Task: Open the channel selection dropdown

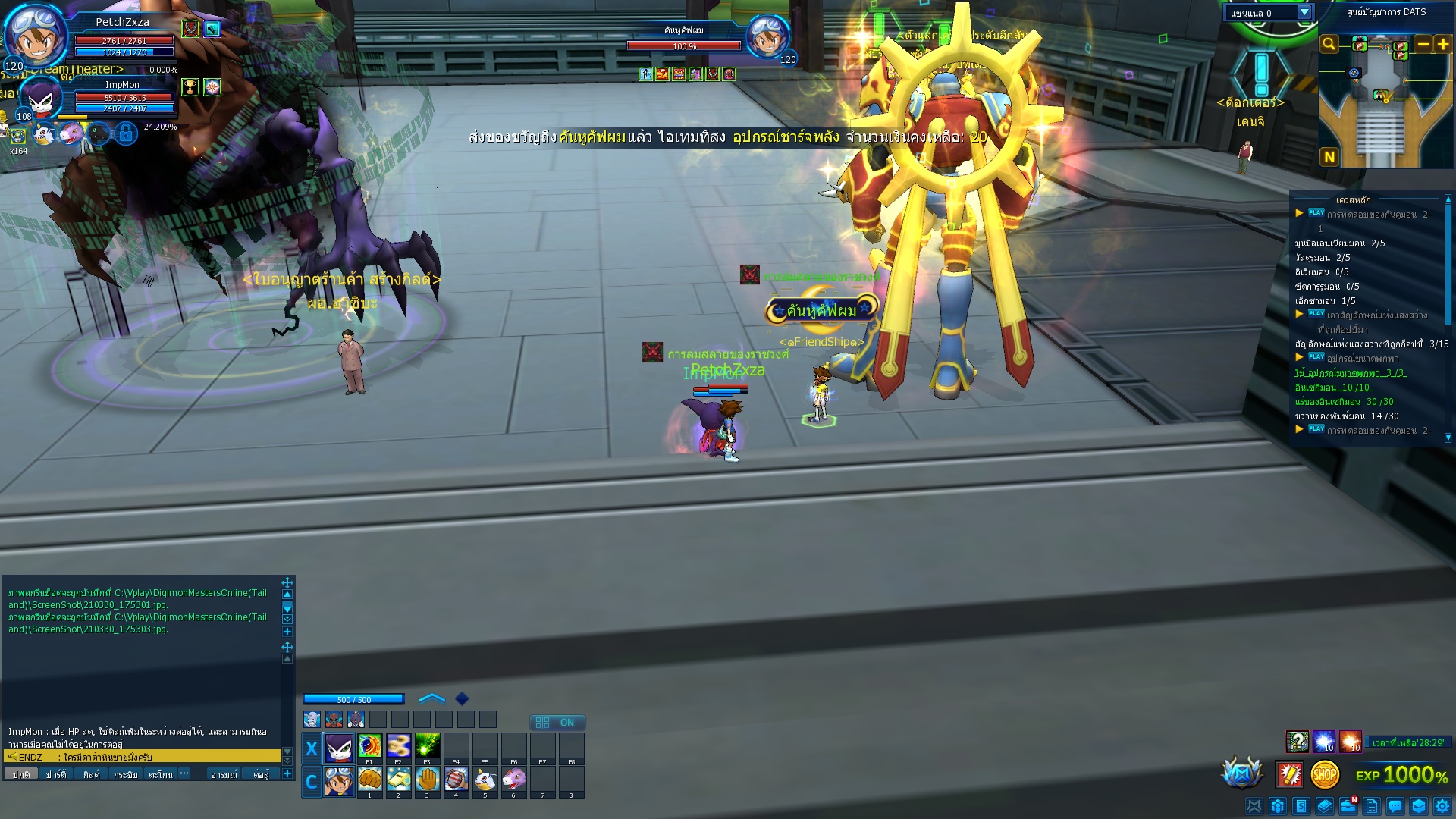Action: (1304, 13)
